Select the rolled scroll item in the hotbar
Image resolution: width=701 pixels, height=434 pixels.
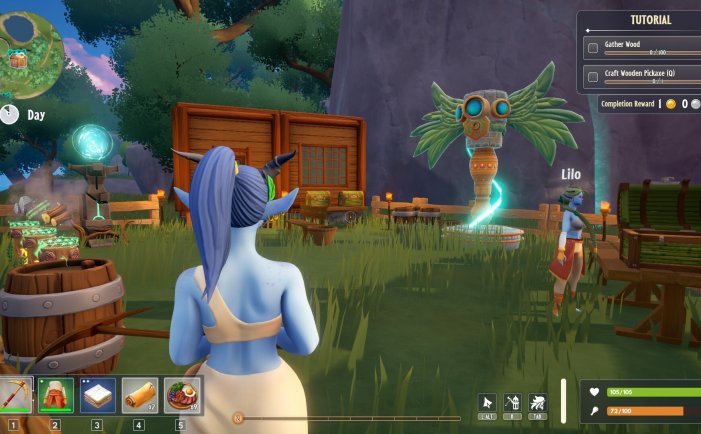coord(139,396)
